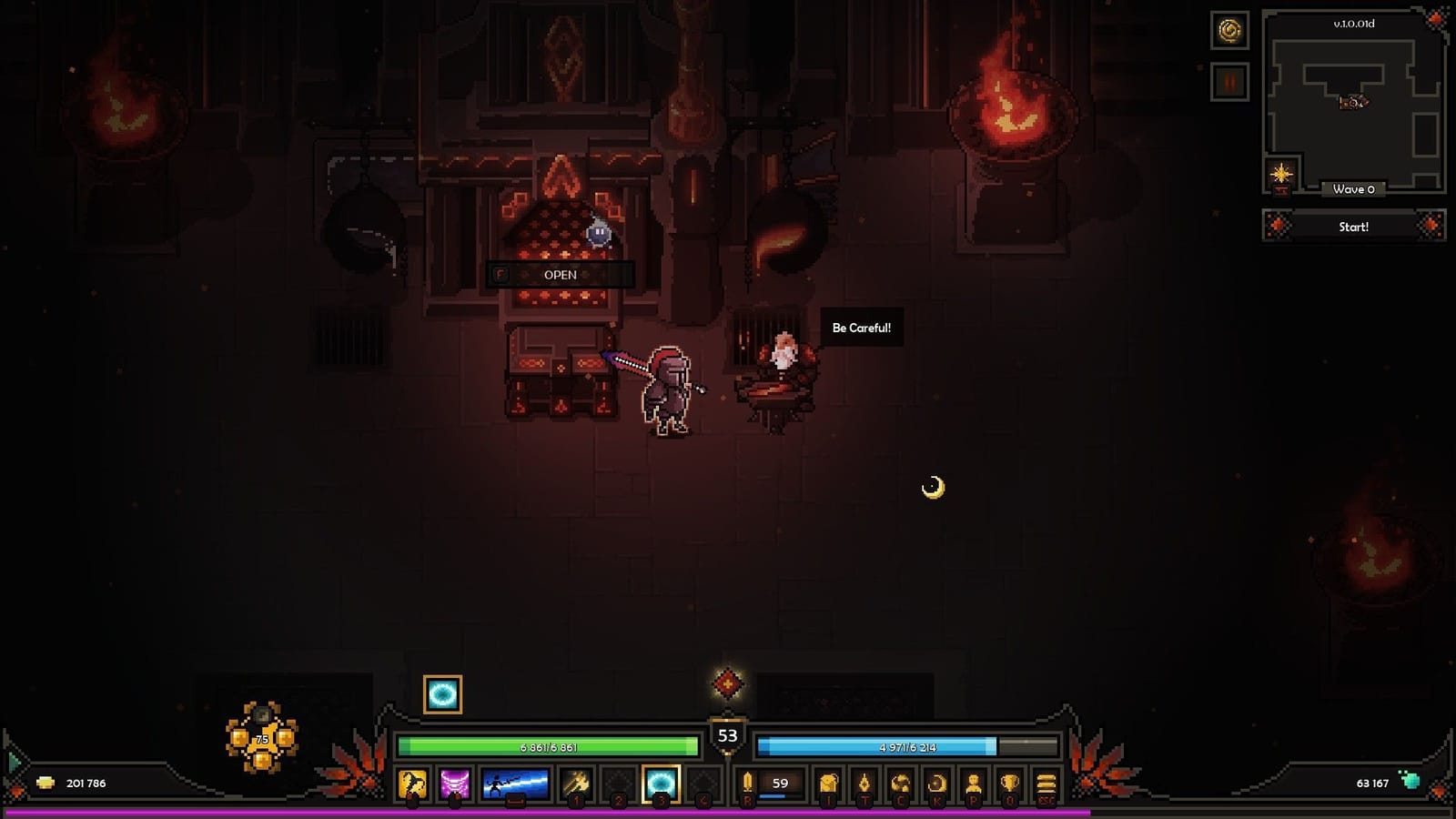Click the purple necklace buff icon

(454, 783)
